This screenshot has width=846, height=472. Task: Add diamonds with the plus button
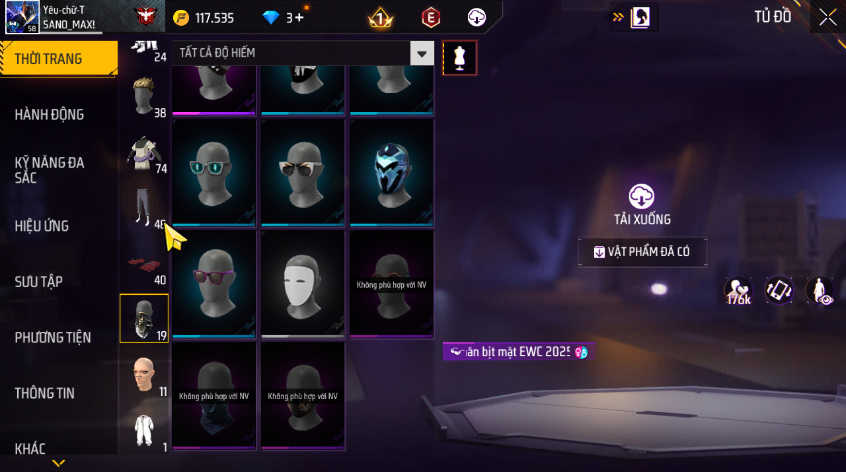click(x=300, y=17)
